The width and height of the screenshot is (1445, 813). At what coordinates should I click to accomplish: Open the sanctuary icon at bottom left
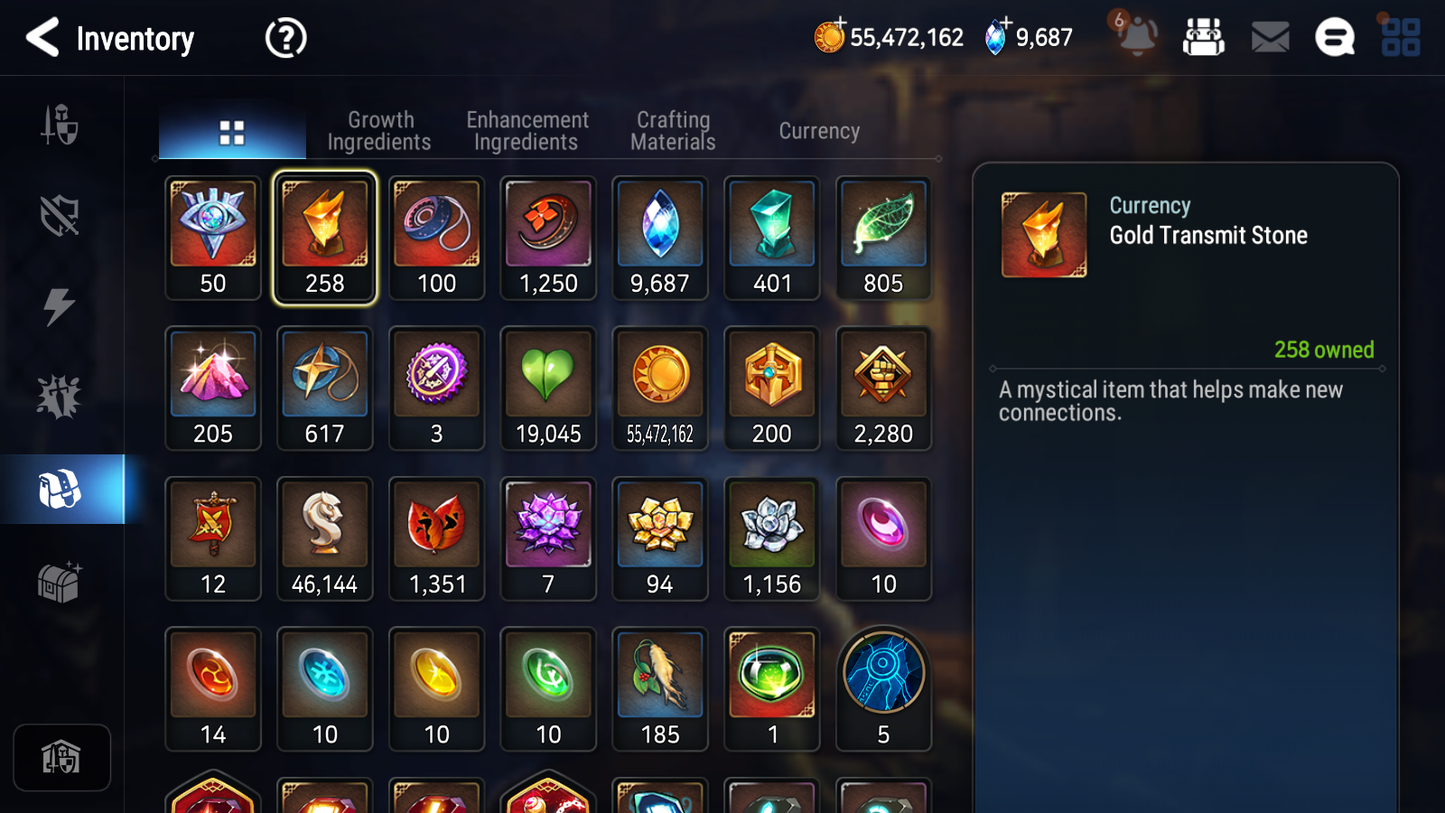tap(62, 757)
